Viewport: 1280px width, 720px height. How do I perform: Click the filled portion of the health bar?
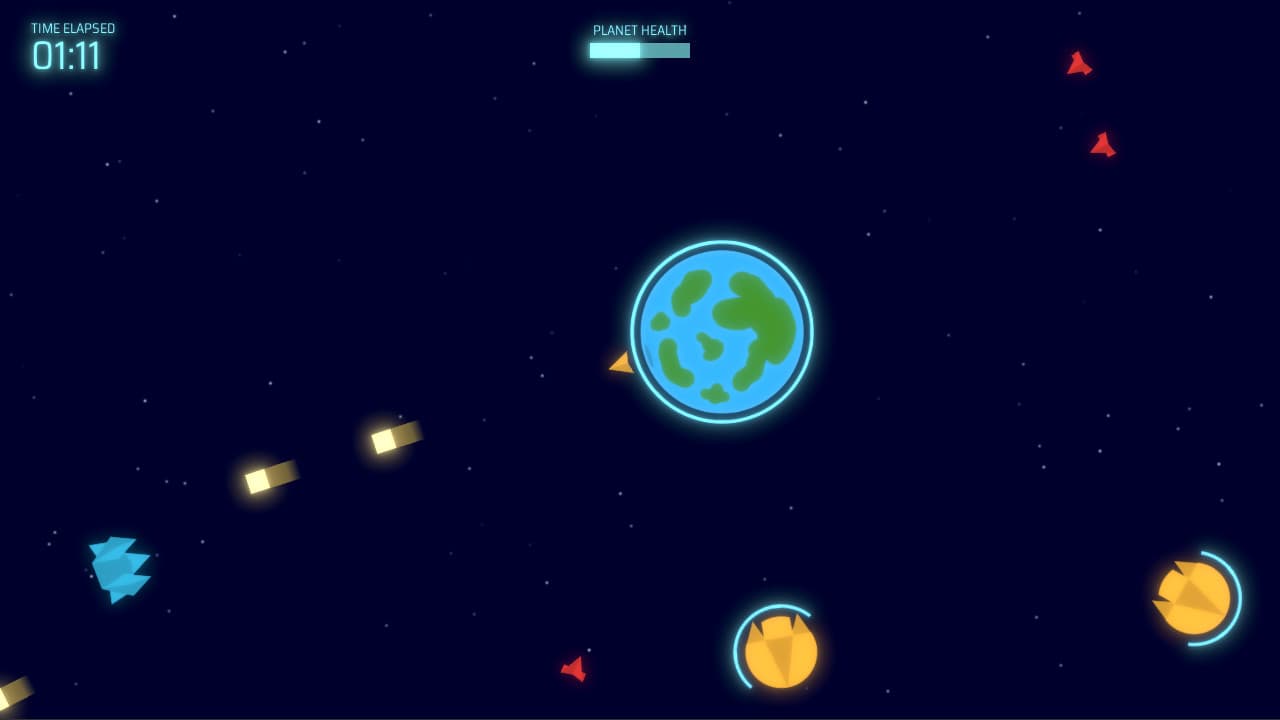[612, 50]
